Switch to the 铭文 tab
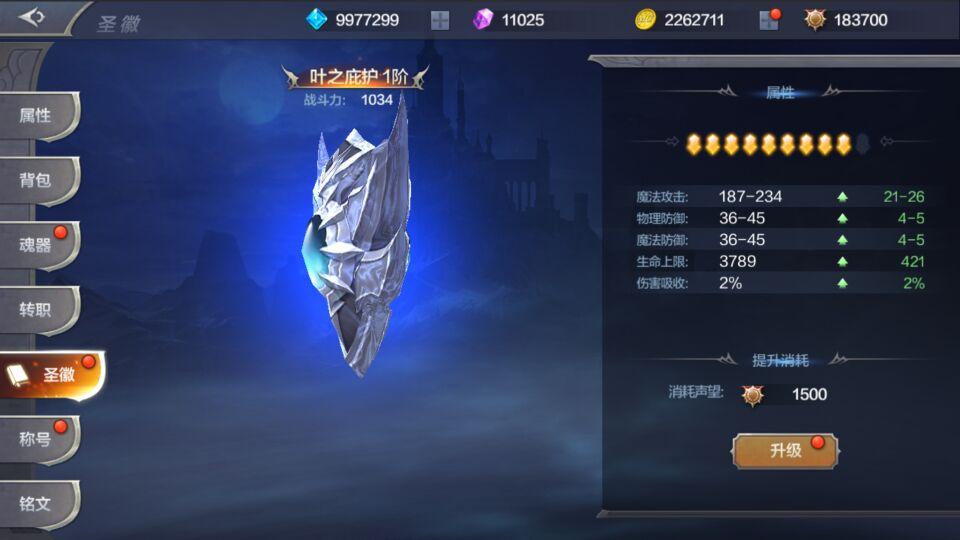Screen dimensions: 960x540 (x=36, y=503)
